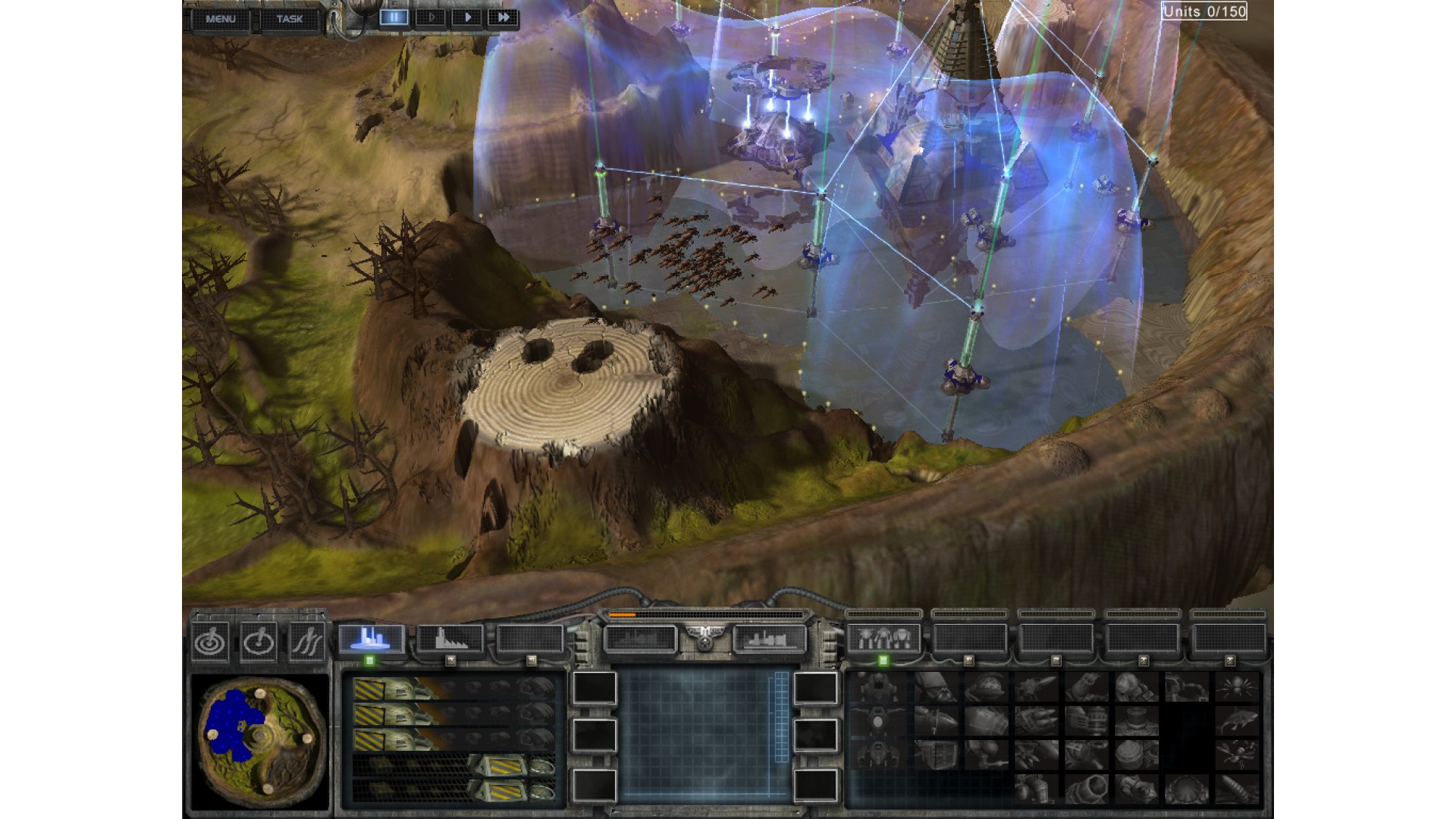Click the green indicator under squad tab

pos(883,661)
